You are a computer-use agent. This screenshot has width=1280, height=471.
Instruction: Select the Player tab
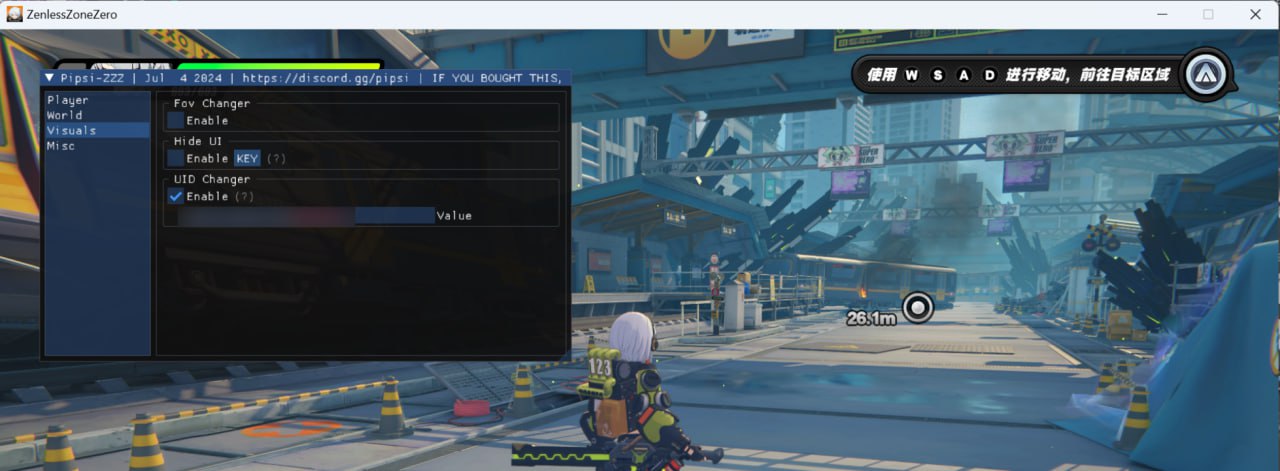[x=68, y=100]
